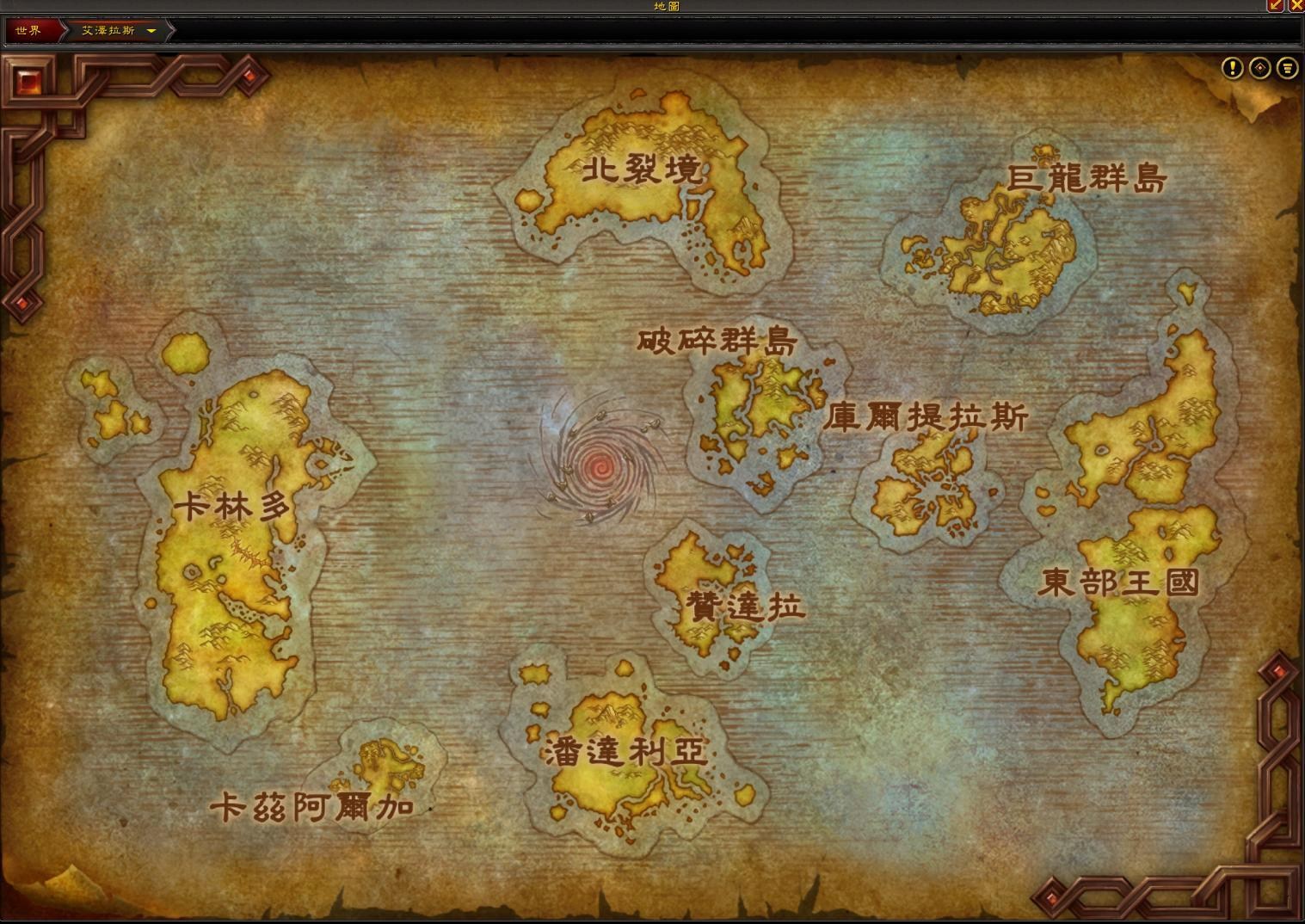Close the 地圖 window
The height and width of the screenshot is (924, 1305).
pyautogui.click(x=1297, y=6)
